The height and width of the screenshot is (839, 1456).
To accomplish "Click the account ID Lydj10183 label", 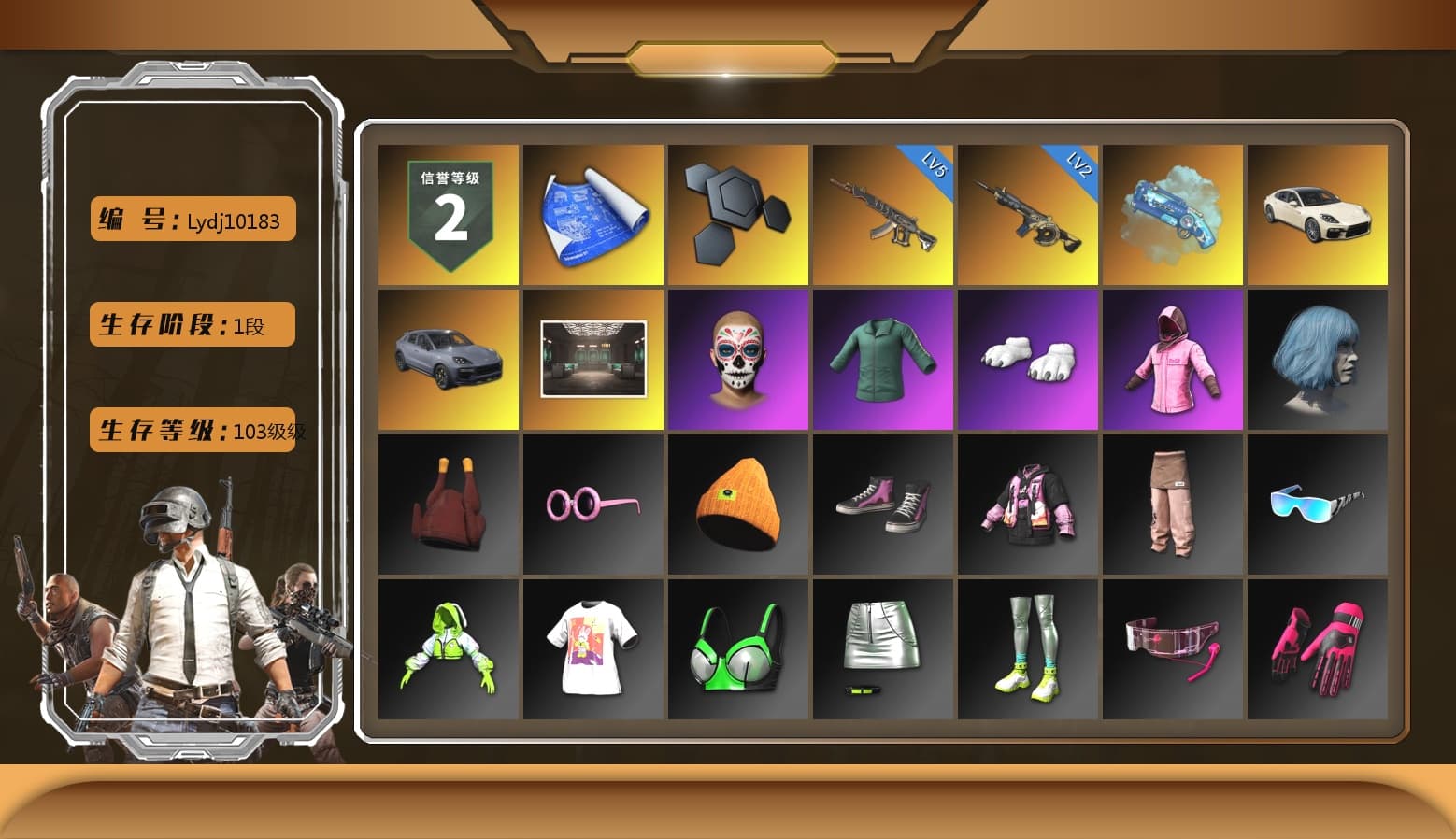I will pos(192,220).
